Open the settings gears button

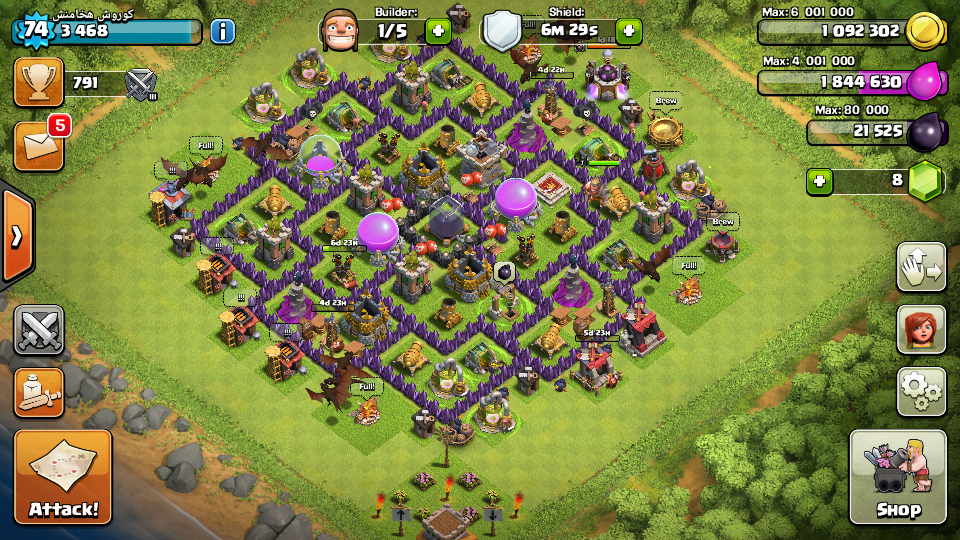click(921, 391)
